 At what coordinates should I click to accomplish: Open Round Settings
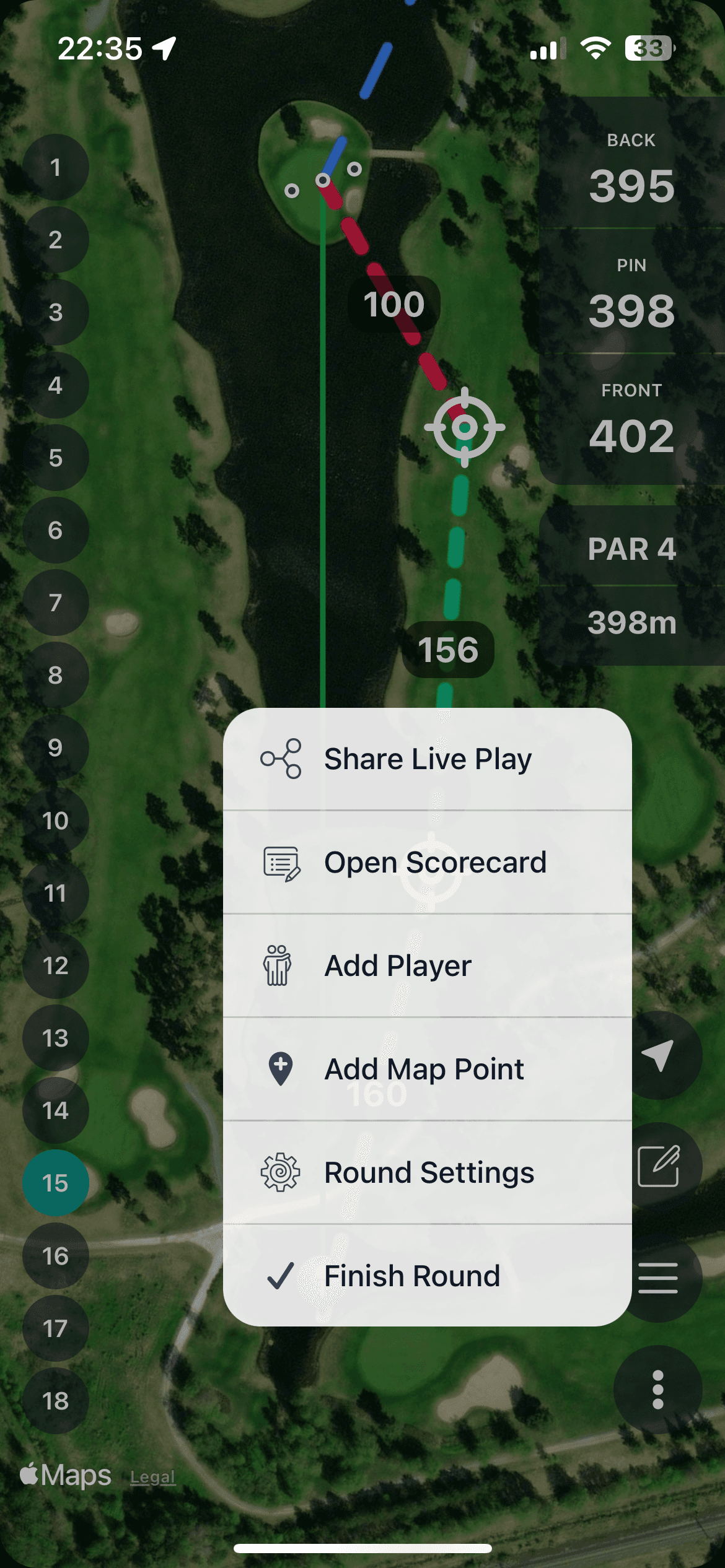tap(427, 1173)
